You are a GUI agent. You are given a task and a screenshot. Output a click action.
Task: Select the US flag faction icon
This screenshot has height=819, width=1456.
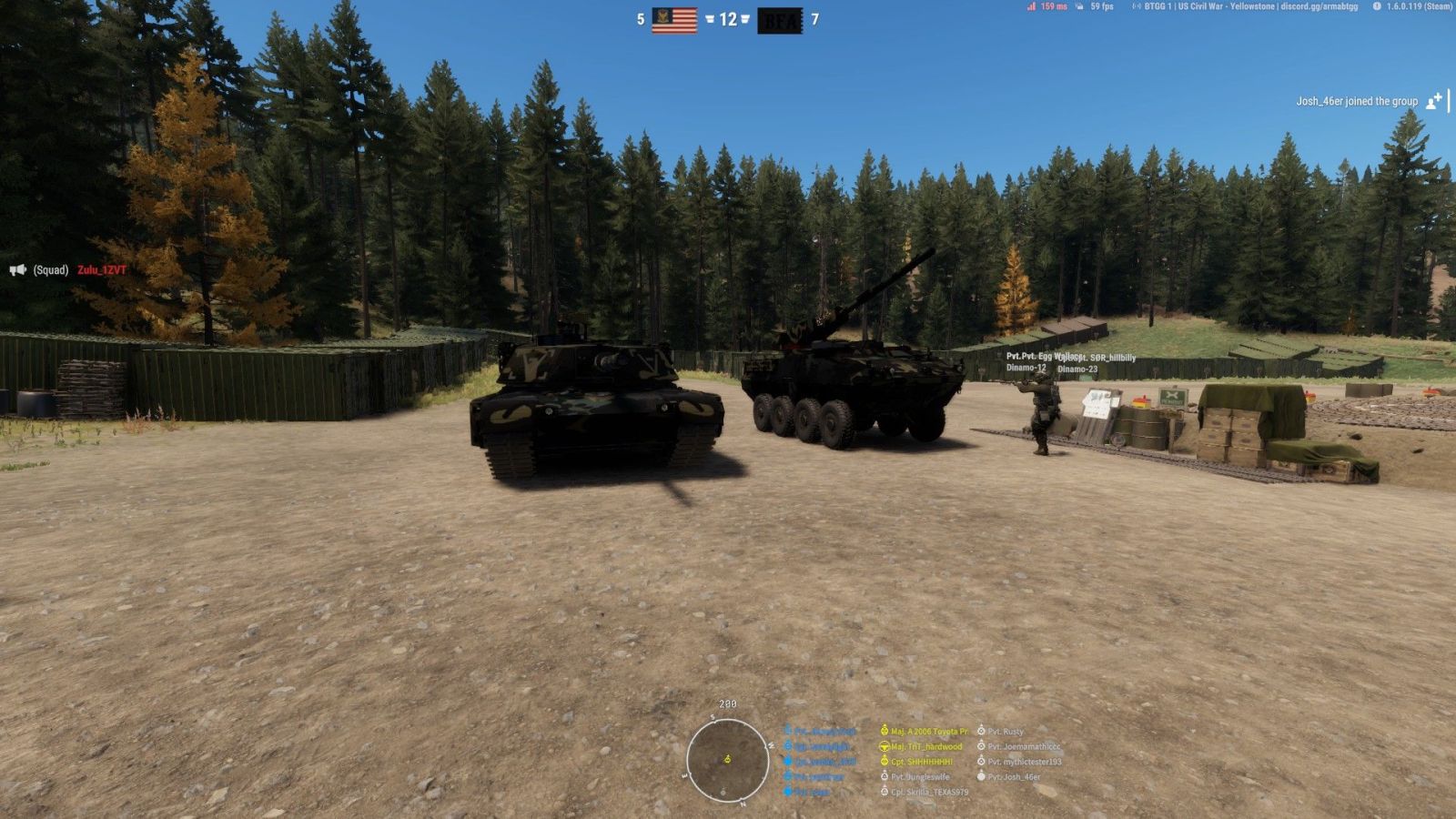(x=674, y=19)
